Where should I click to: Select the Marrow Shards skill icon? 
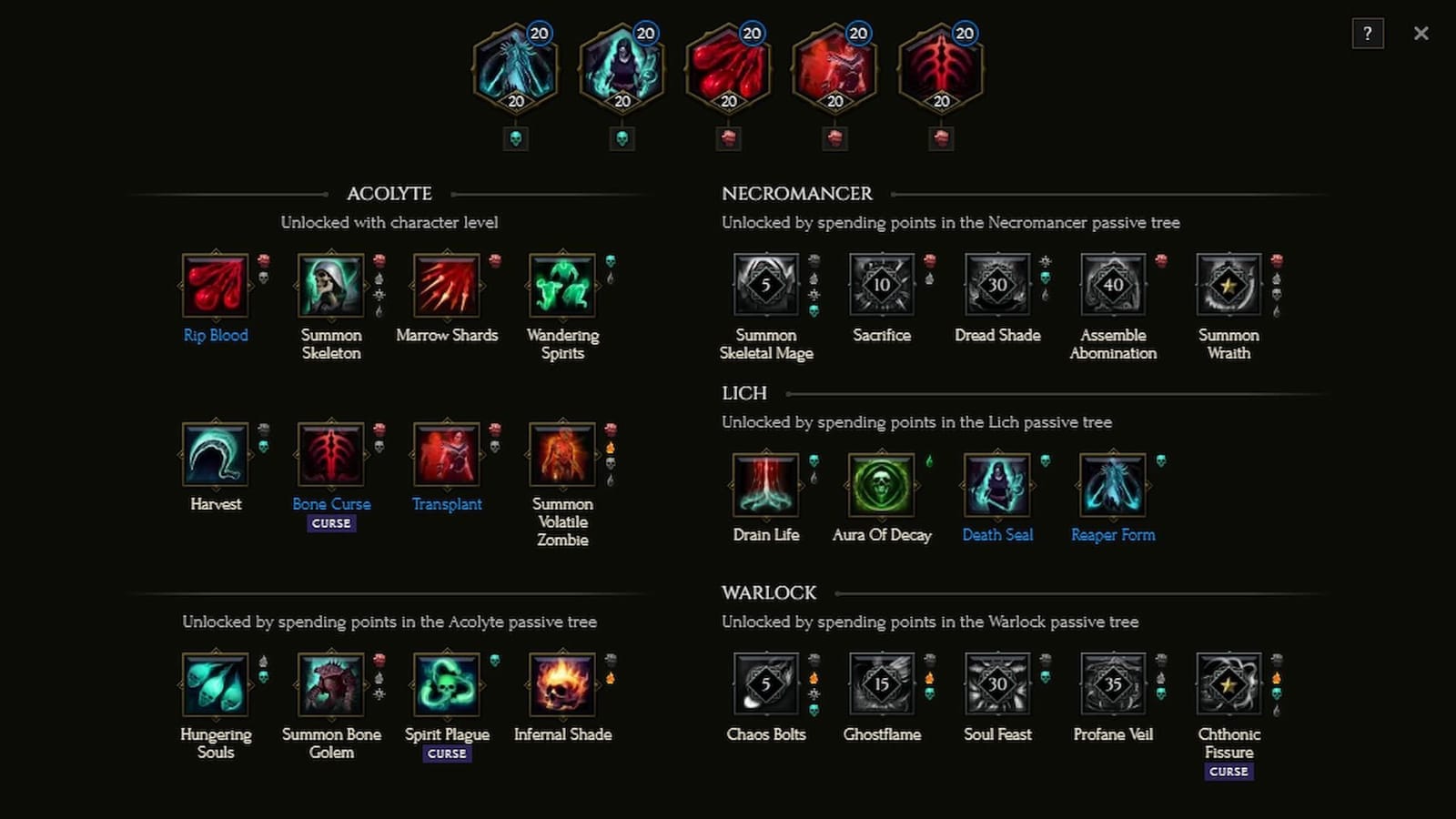[447, 287]
